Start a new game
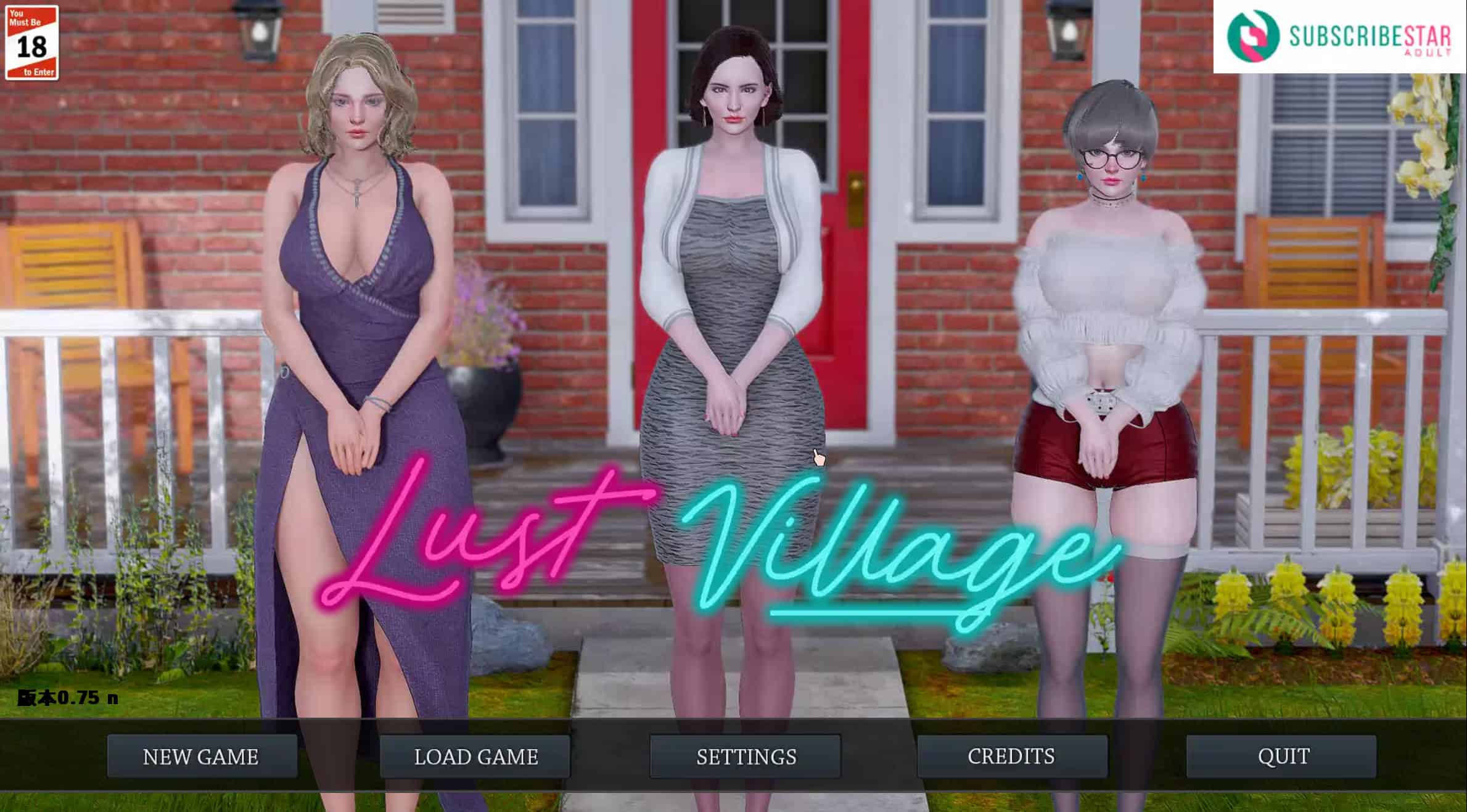This screenshot has width=1467, height=812. [x=202, y=756]
